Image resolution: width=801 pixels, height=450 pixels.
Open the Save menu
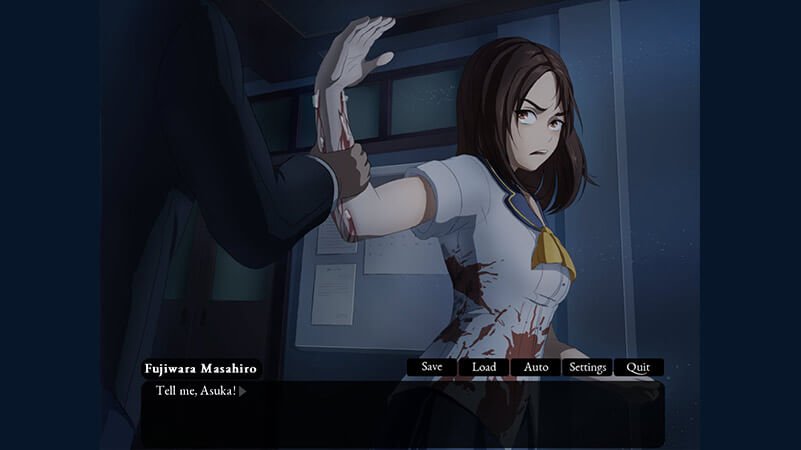(x=432, y=367)
